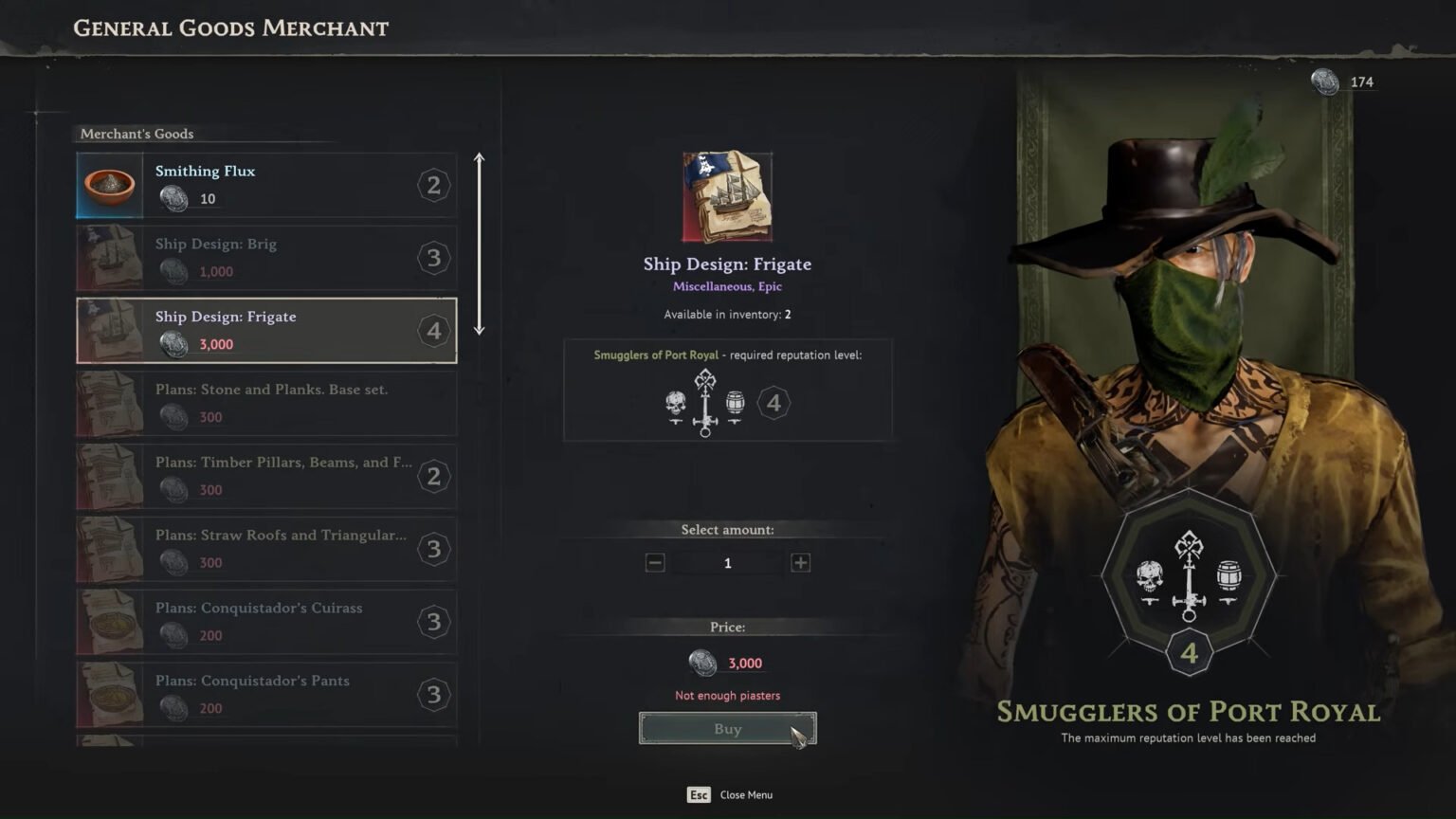Select Plans: Timber Pillars, Beams, and F...
This screenshot has height=819, width=1456.
pos(265,476)
